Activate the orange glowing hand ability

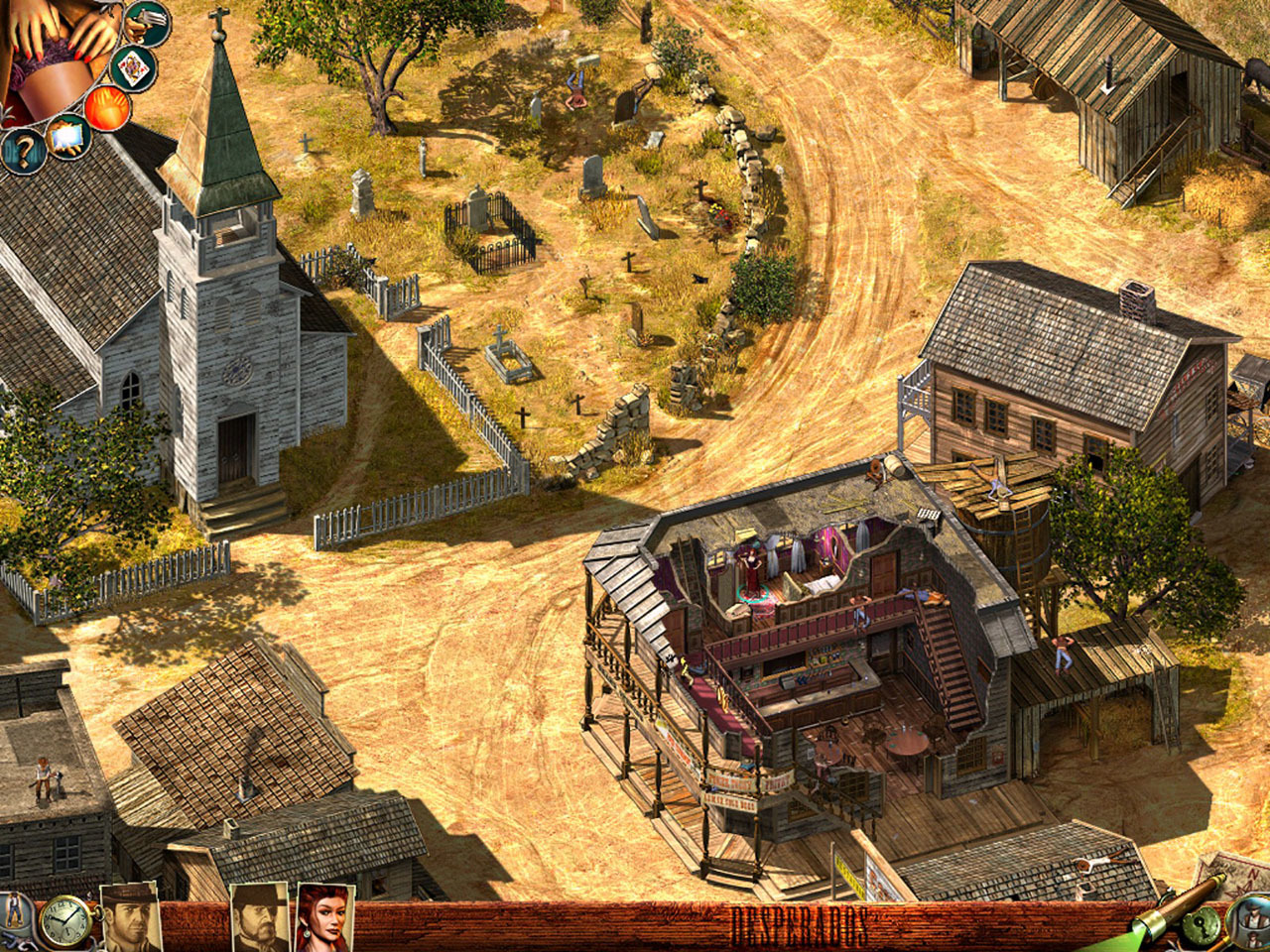pos(106,107)
